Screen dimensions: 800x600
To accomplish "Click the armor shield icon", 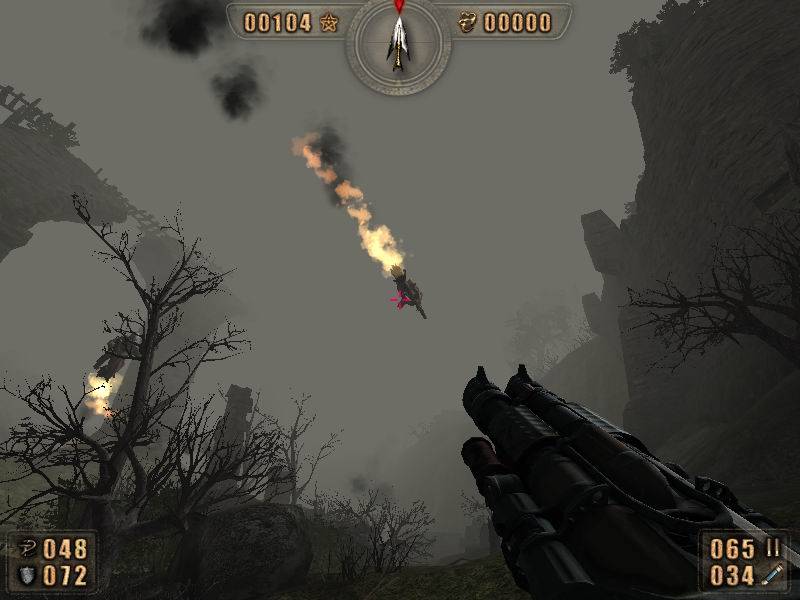I will click(26, 575).
